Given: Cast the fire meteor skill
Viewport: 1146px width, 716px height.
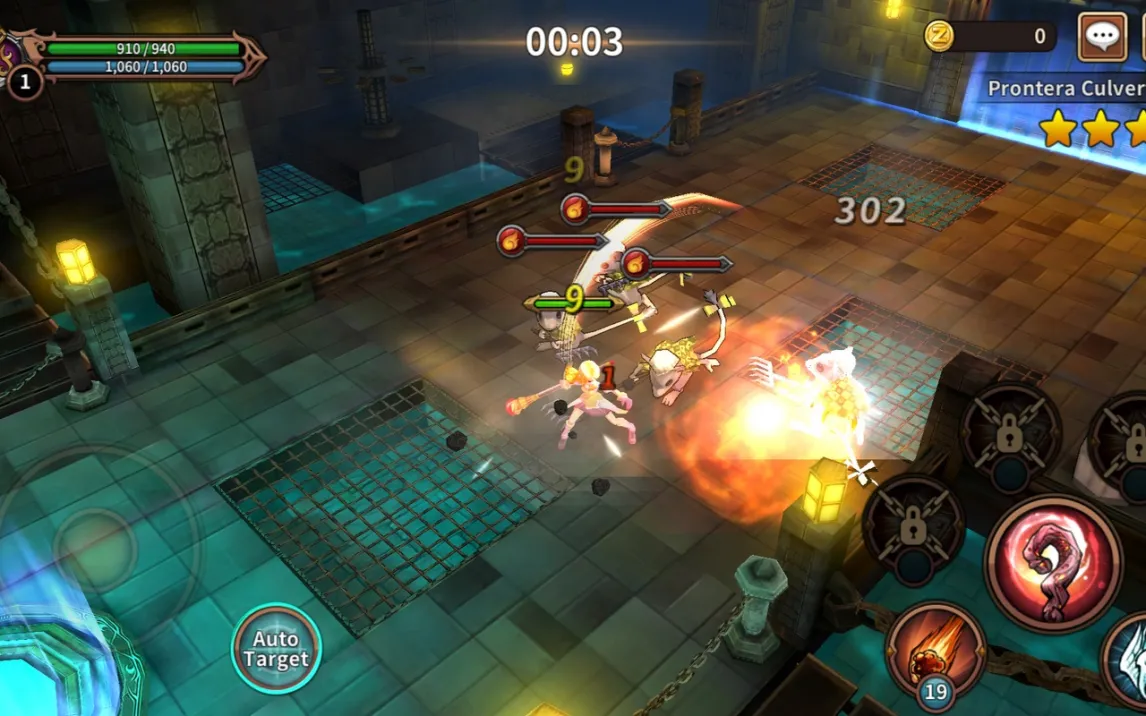Looking at the screenshot, I should [x=936, y=650].
